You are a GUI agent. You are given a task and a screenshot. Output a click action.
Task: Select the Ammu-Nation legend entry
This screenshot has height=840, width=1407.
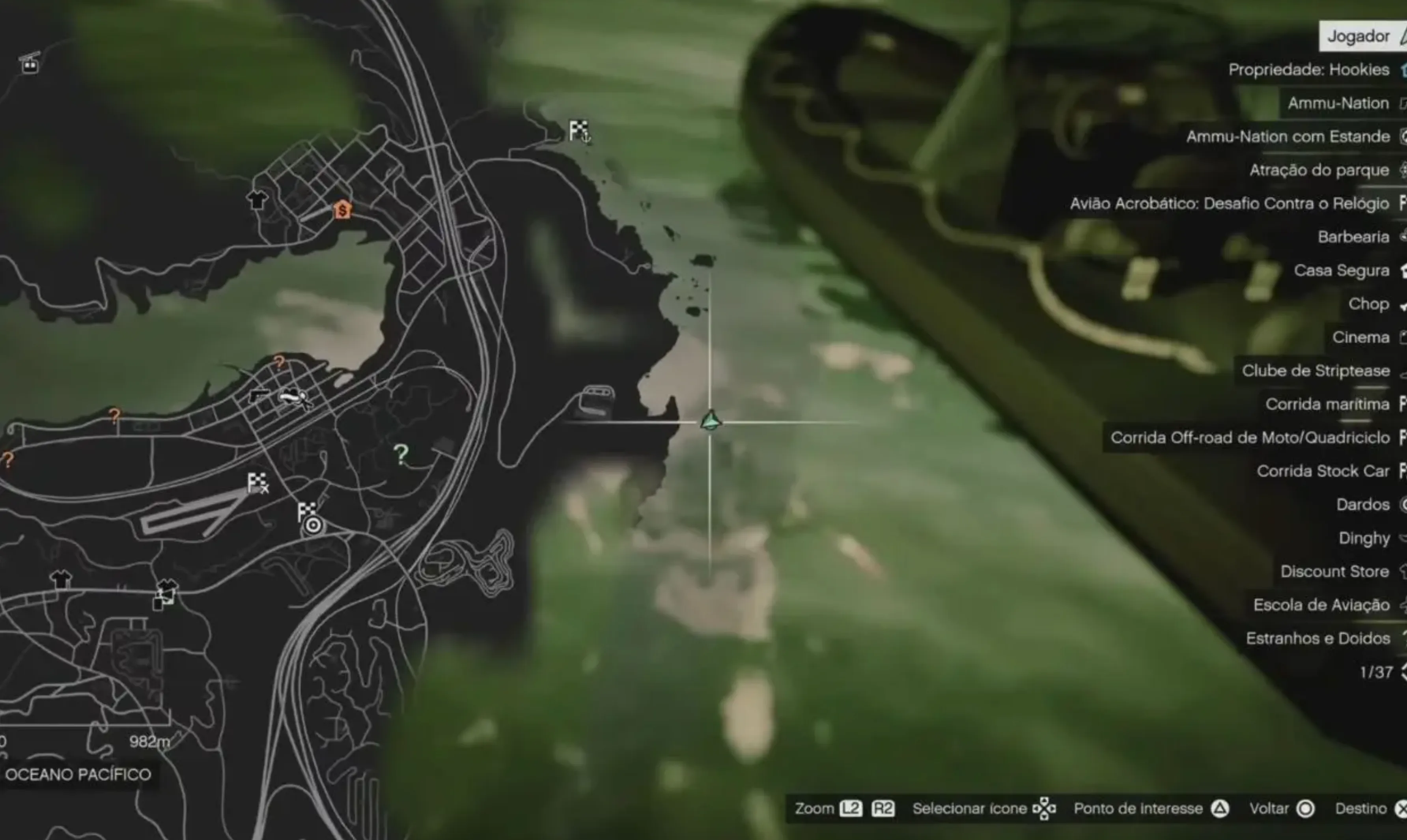point(1338,103)
